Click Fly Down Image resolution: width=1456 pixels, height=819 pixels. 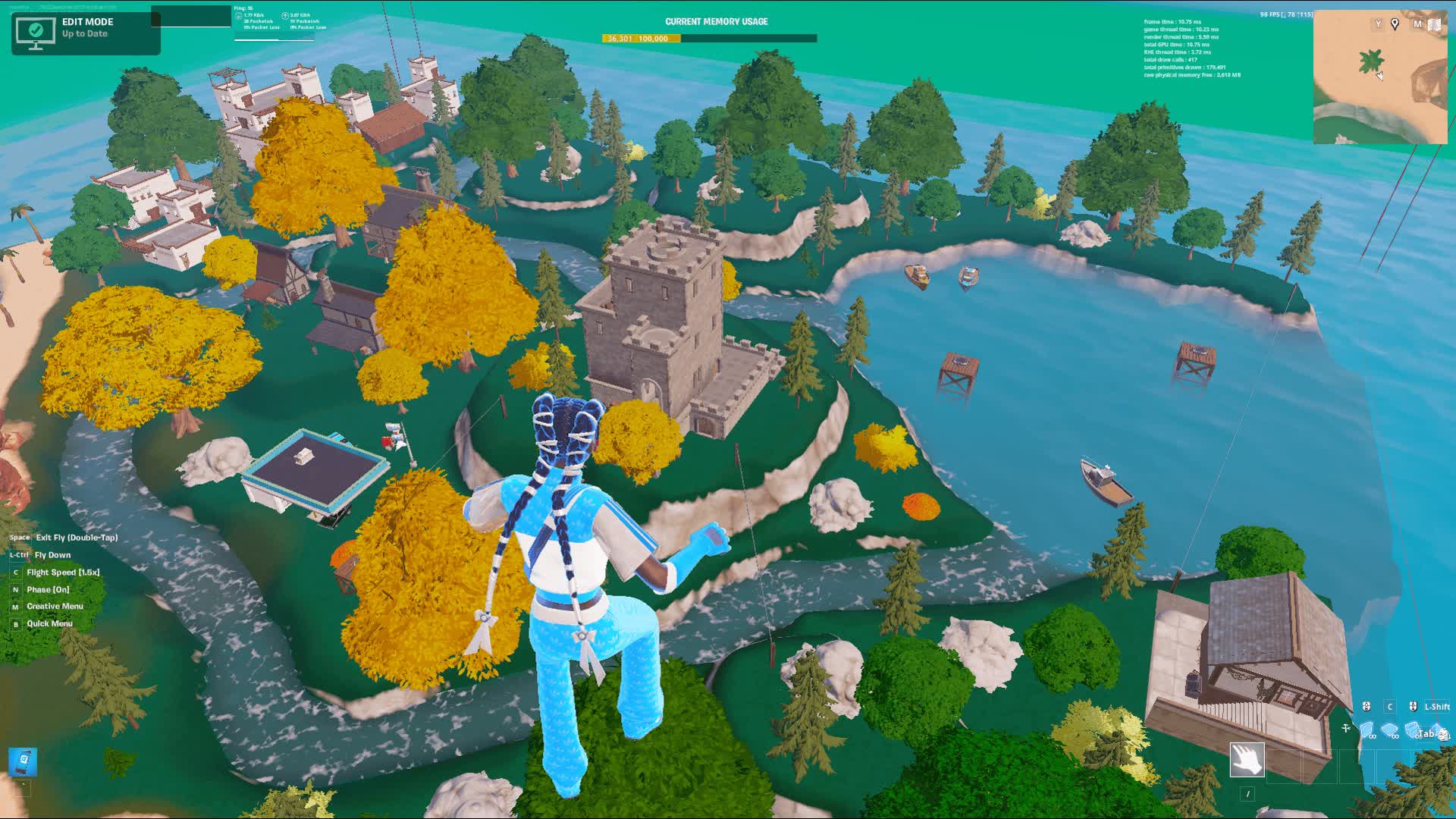(x=51, y=554)
